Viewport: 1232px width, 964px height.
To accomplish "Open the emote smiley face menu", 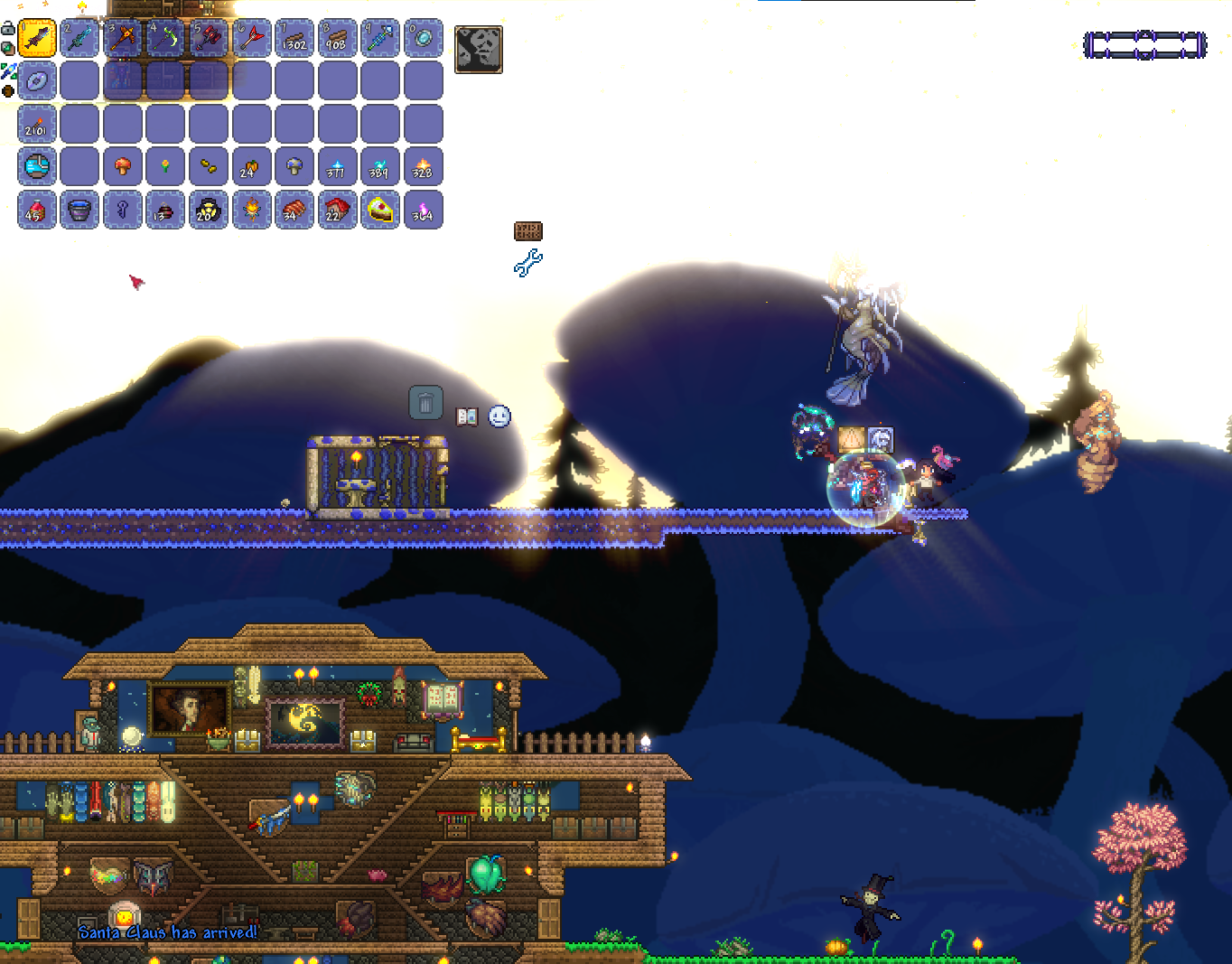I will coord(499,416).
